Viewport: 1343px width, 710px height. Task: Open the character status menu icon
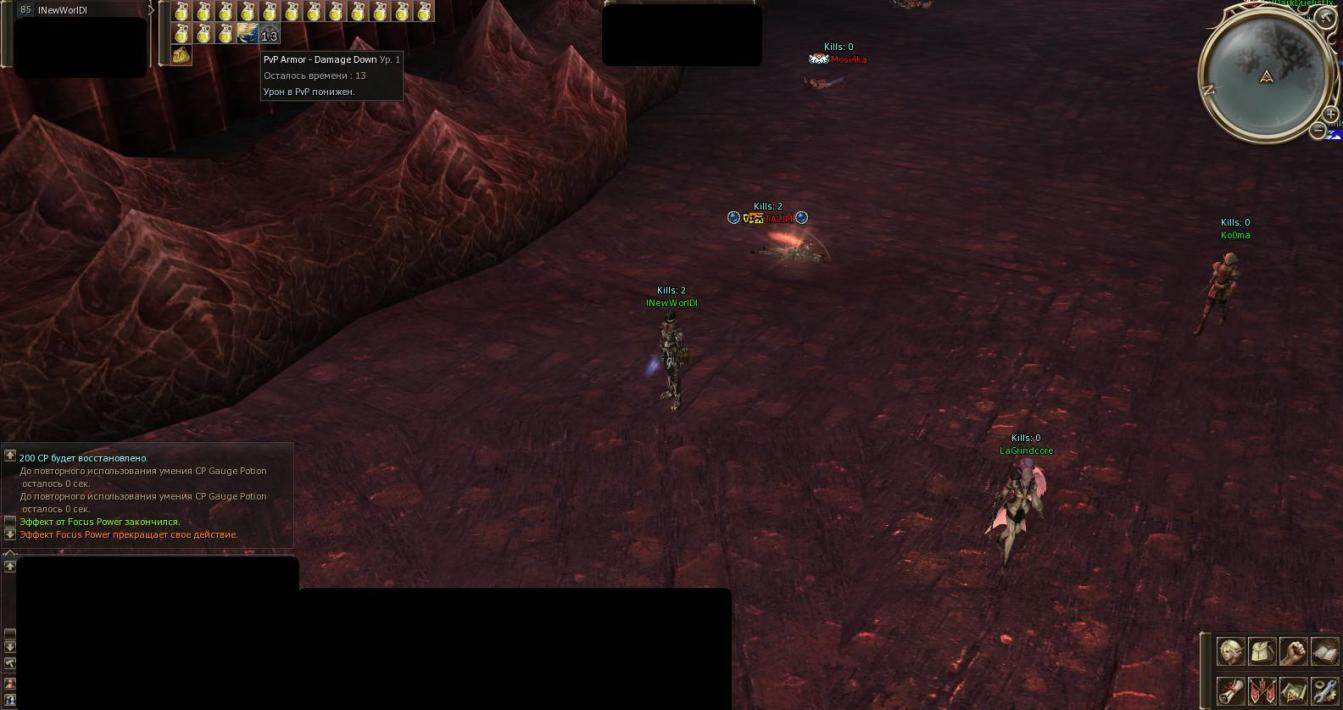pos(1231,652)
